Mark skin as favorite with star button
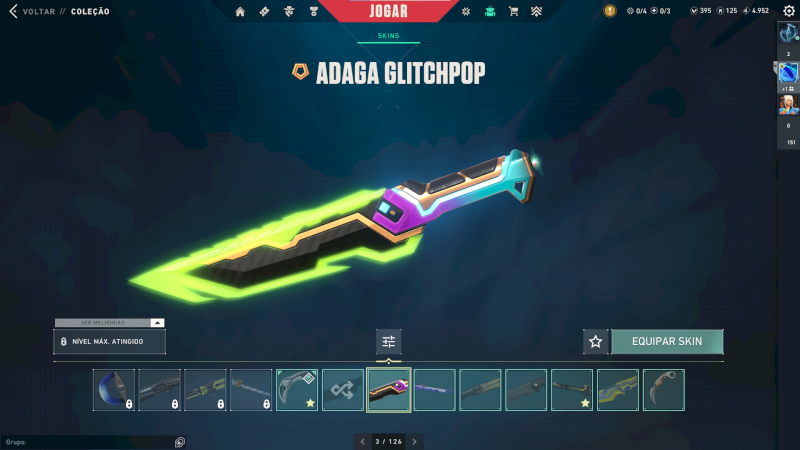The width and height of the screenshot is (800, 450). [x=596, y=342]
